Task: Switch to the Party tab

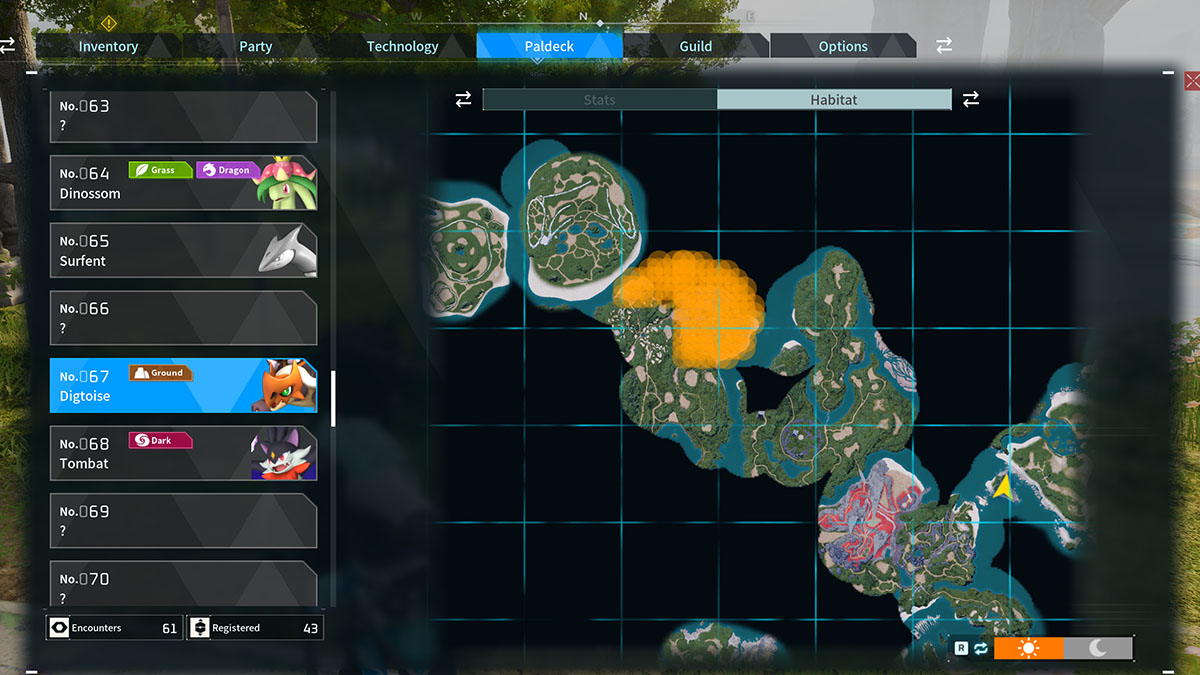Action: 255,46
